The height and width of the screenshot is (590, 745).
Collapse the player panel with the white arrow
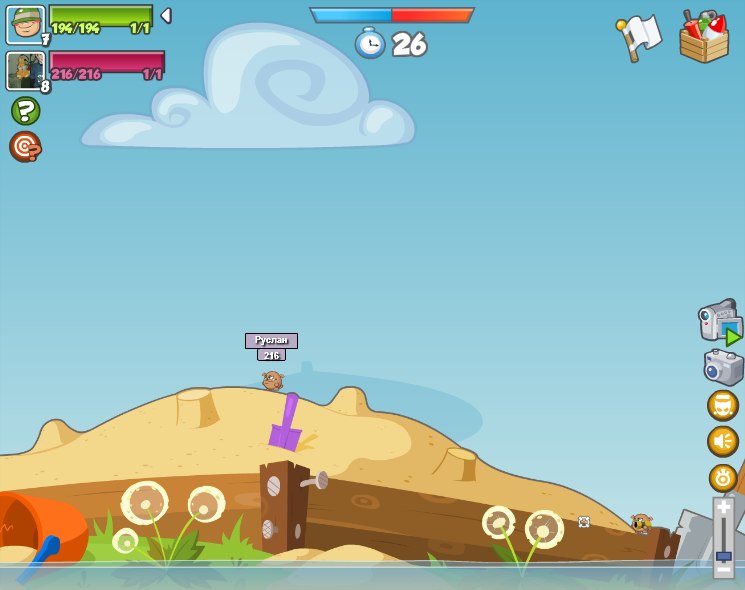click(166, 16)
